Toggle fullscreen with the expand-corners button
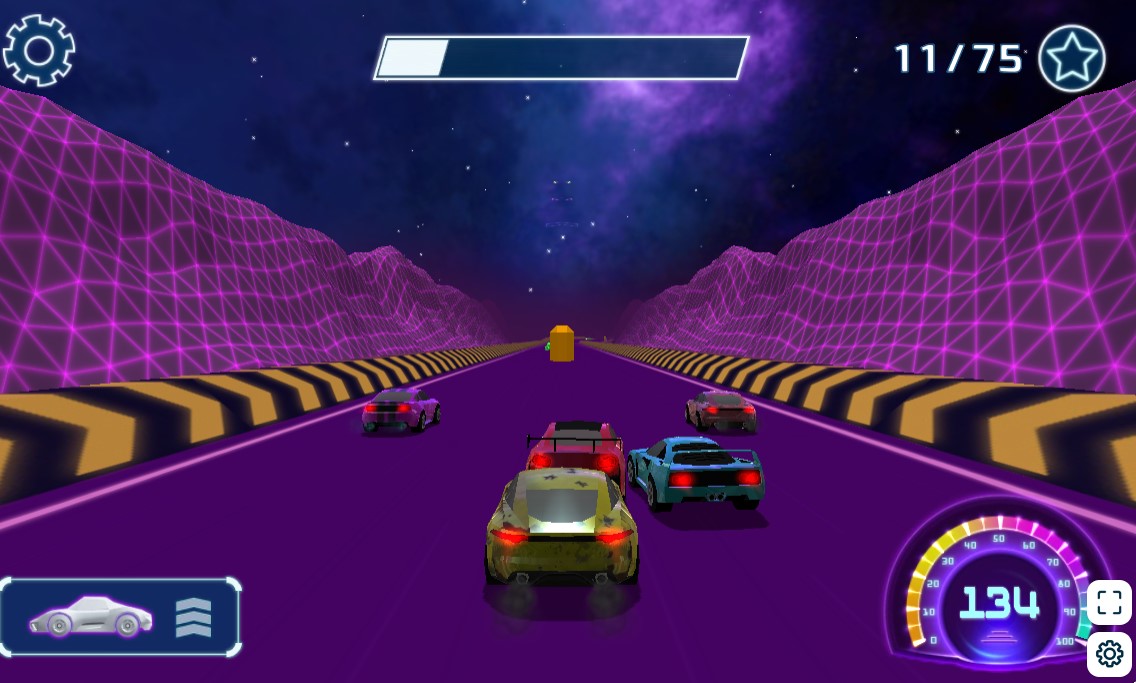This screenshot has height=683, width=1136. click(1109, 602)
